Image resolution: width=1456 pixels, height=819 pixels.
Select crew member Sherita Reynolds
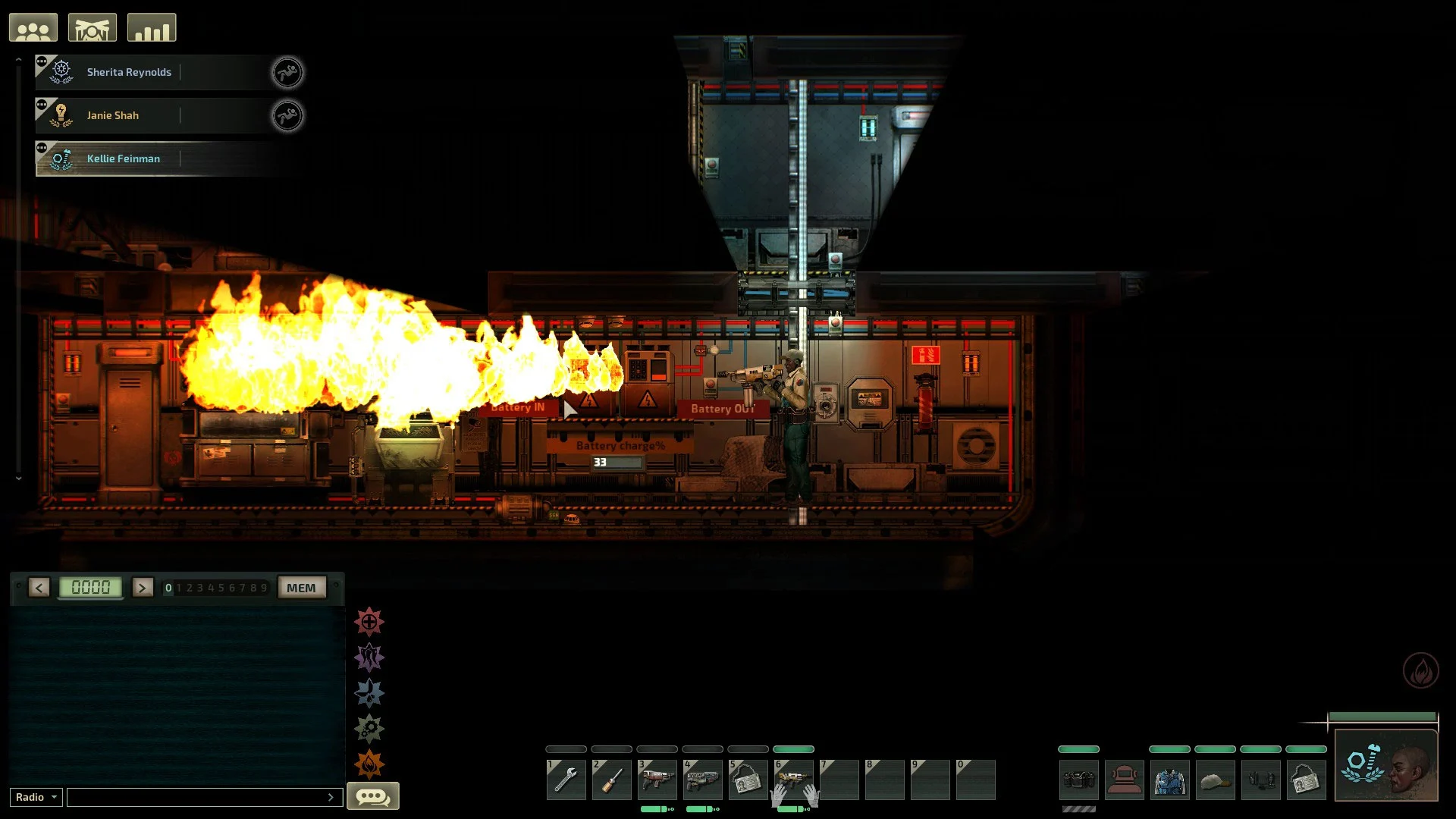click(129, 73)
